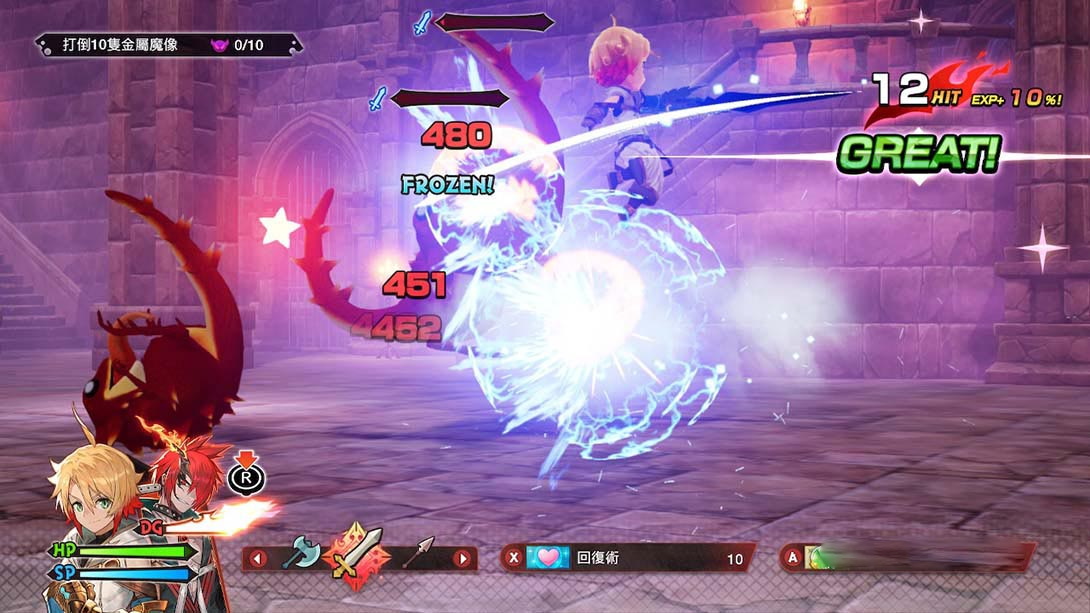Image resolution: width=1090 pixels, height=613 pixels.
Task: Click the left arrow of the weapon selector
Action: point(258,558)
